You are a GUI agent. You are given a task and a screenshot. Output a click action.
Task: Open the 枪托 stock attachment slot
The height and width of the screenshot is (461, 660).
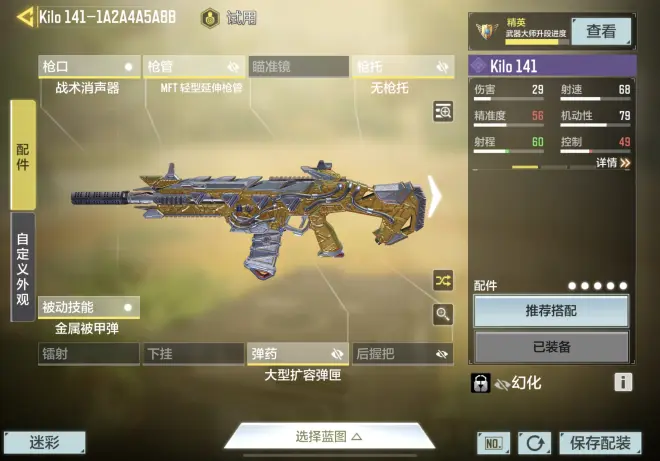(402, 67)
